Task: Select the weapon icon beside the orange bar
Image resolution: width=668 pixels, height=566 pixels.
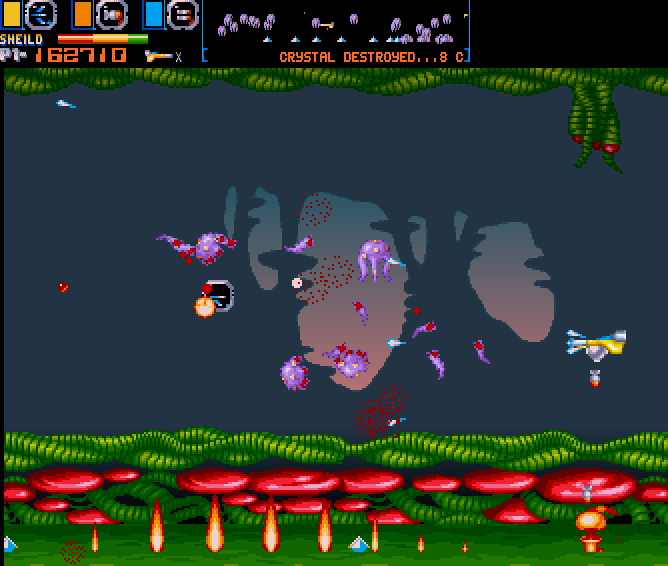Action: [x=112, y=15]
